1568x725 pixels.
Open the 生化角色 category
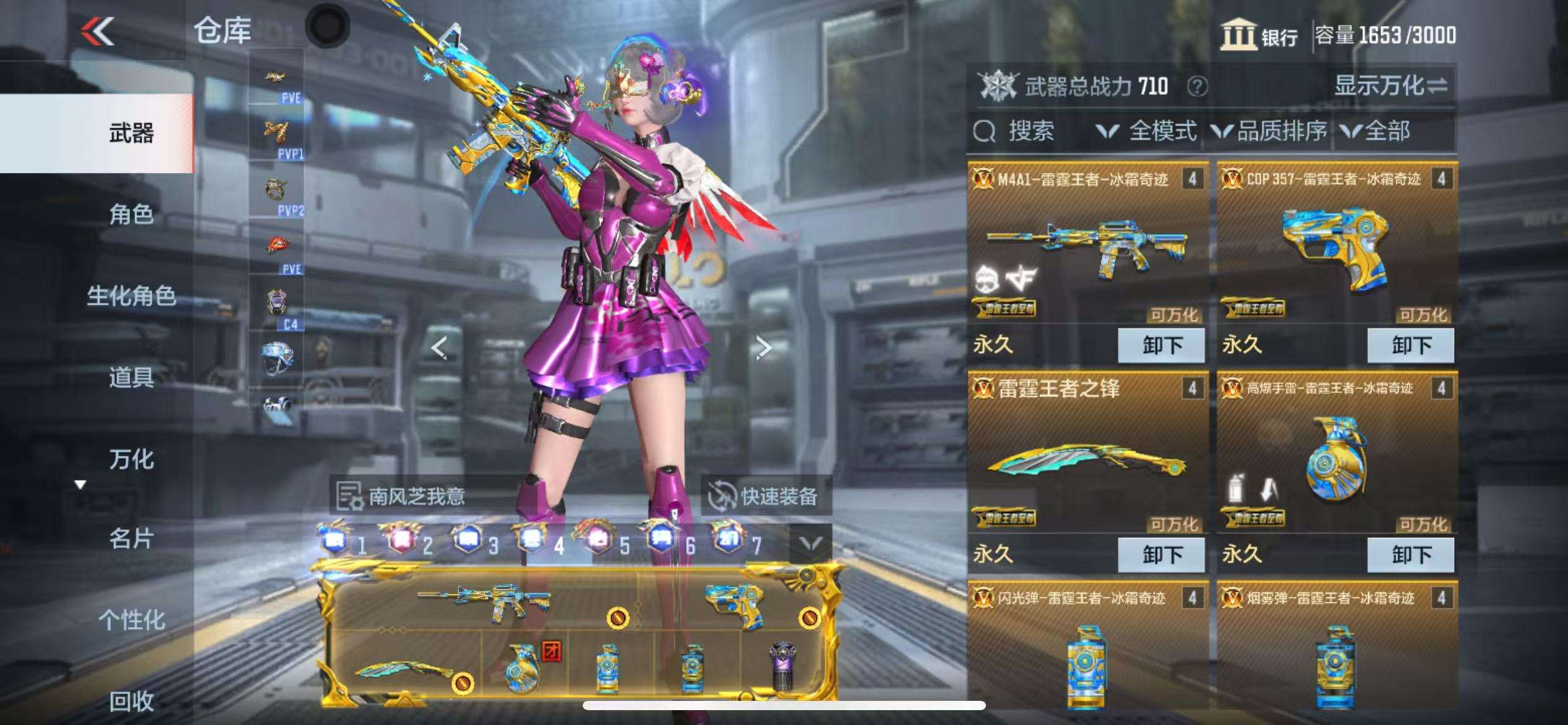pyautogui.click(x=131, y=296)
